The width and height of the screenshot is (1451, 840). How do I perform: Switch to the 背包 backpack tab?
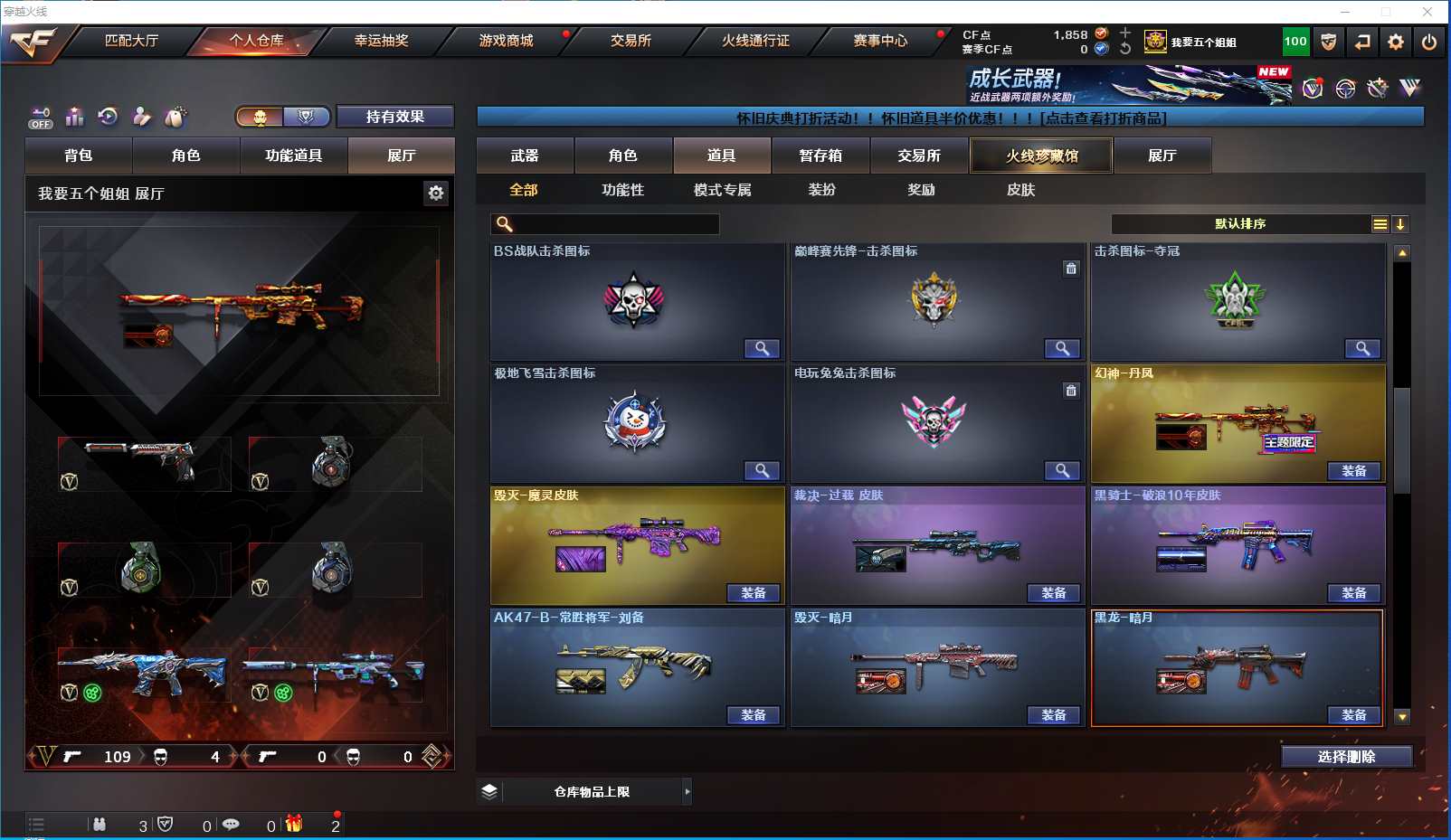(79, 156)
